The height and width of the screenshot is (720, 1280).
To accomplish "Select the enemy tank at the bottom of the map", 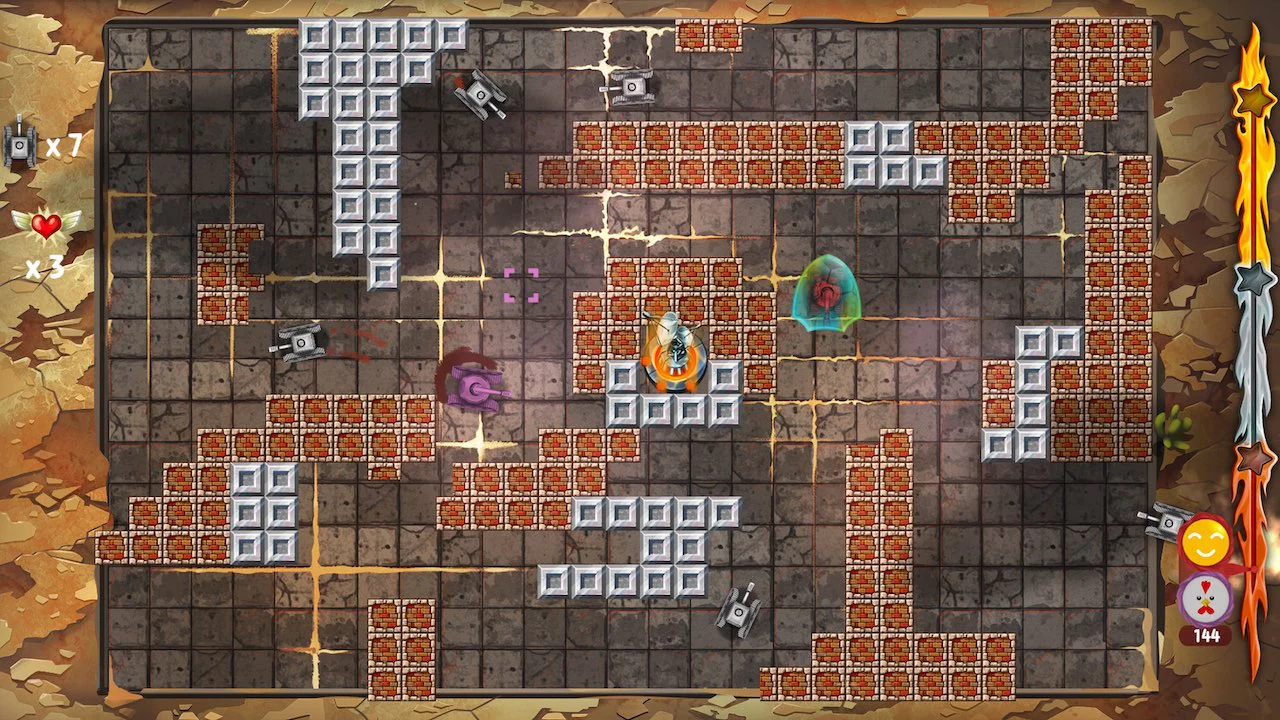I will click(737, 613).
